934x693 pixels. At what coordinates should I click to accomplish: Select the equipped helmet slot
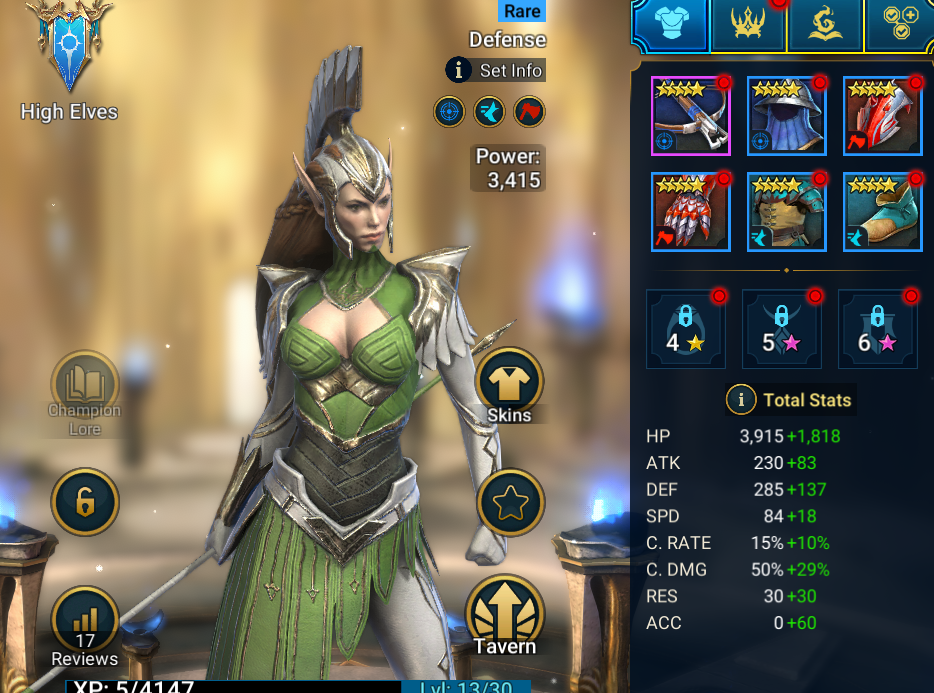tap(786, 116)
